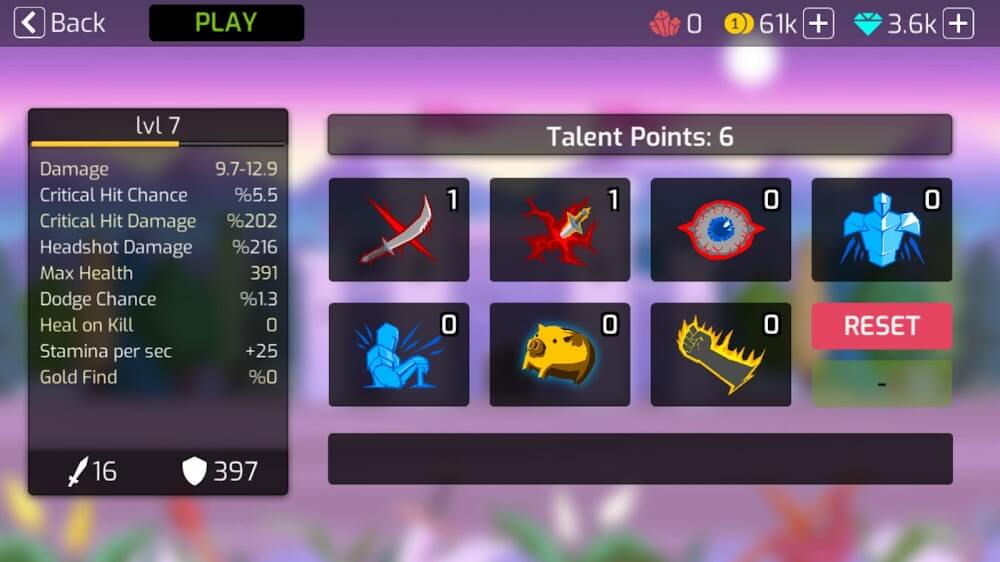
Task: Choose the golden piggy bank talent
Action: [559, 355]
